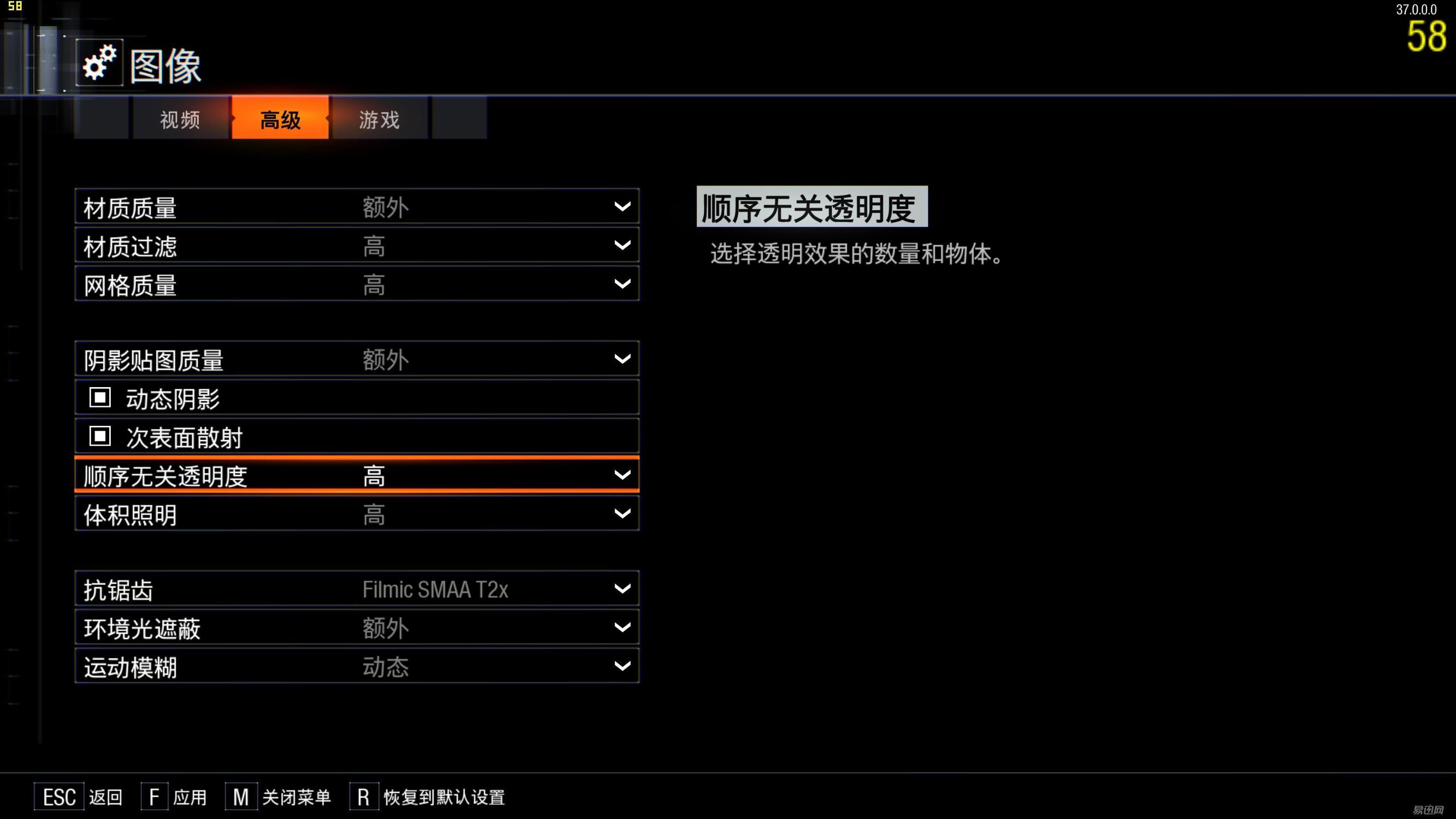Screen dimensions: 1456x819
Task: Restore defaults using R 恢复到默认设置
Action: (430, 797)
